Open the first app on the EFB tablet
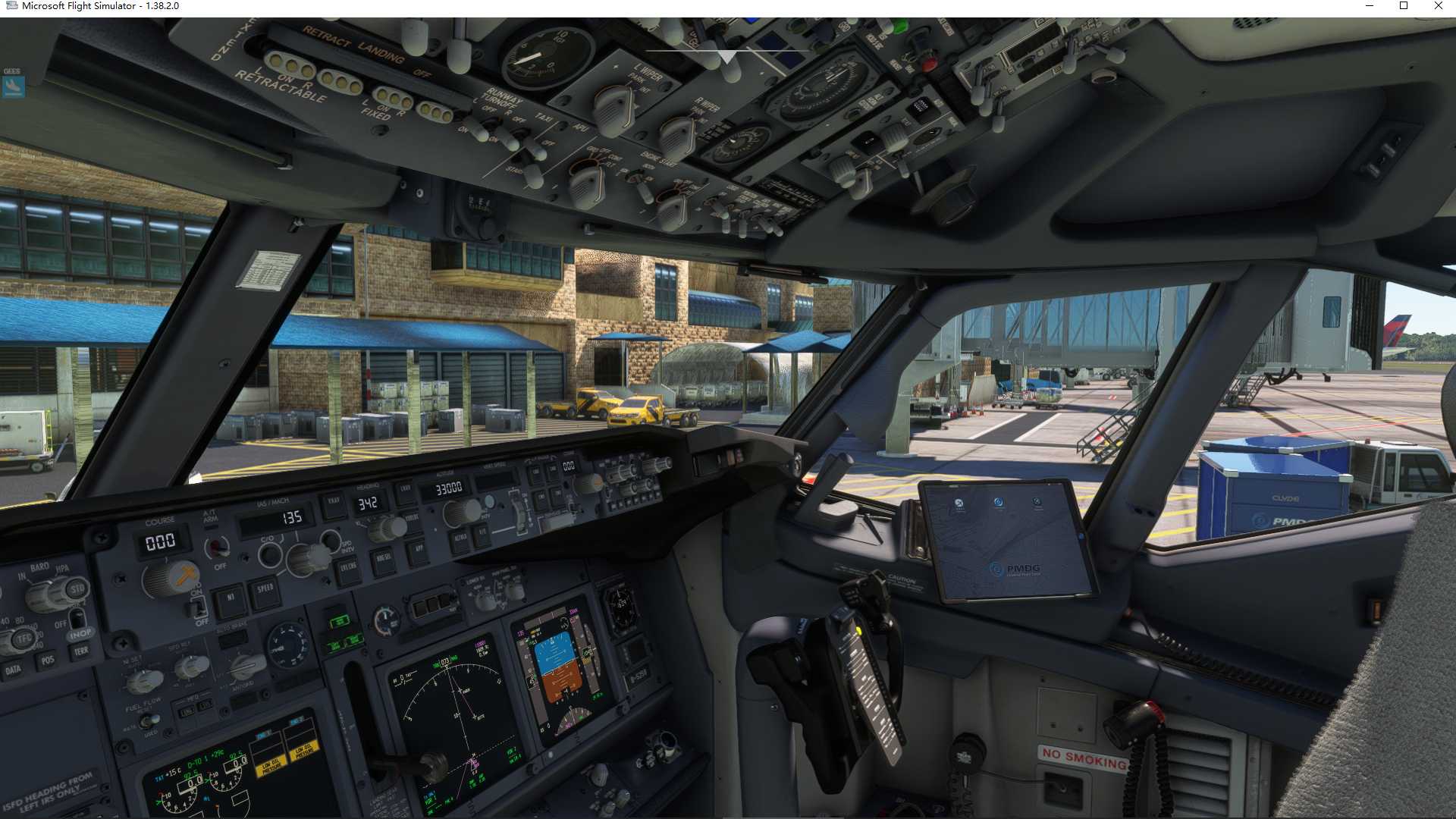 point(959,504)
